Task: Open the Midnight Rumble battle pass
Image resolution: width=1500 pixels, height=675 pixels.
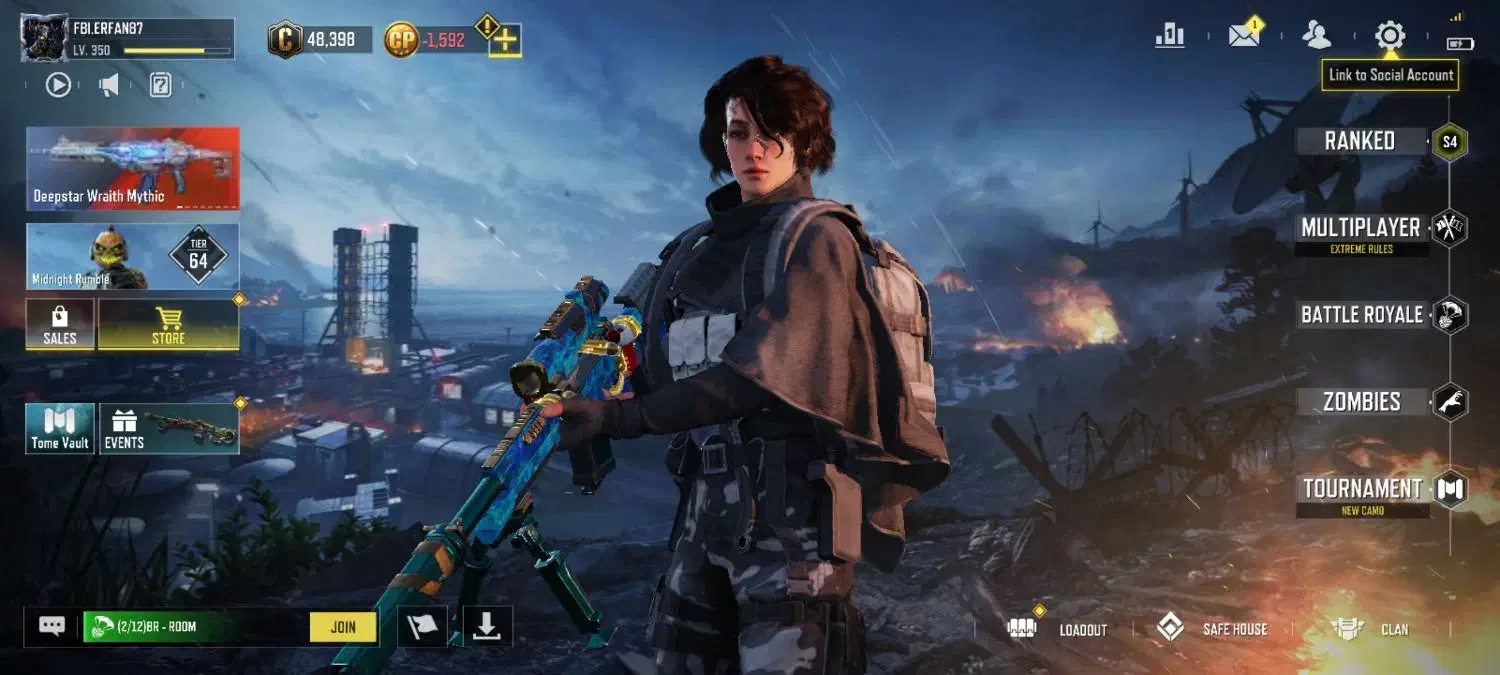Action: coord(133,257)
